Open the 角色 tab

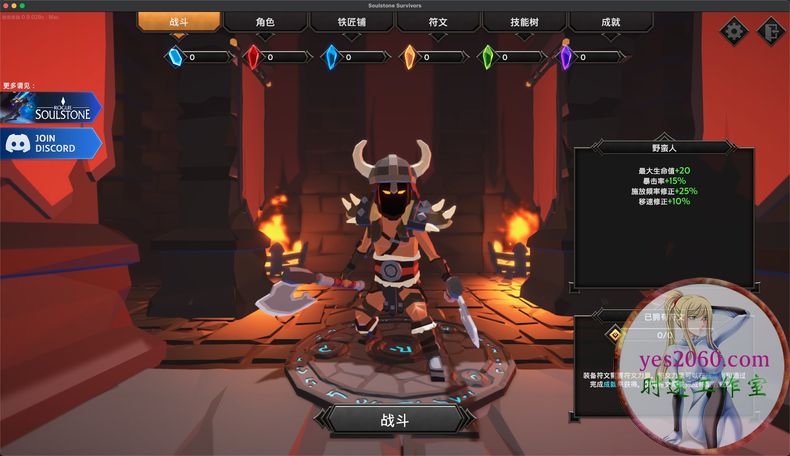pyautogui.click(x=265, y=22)
